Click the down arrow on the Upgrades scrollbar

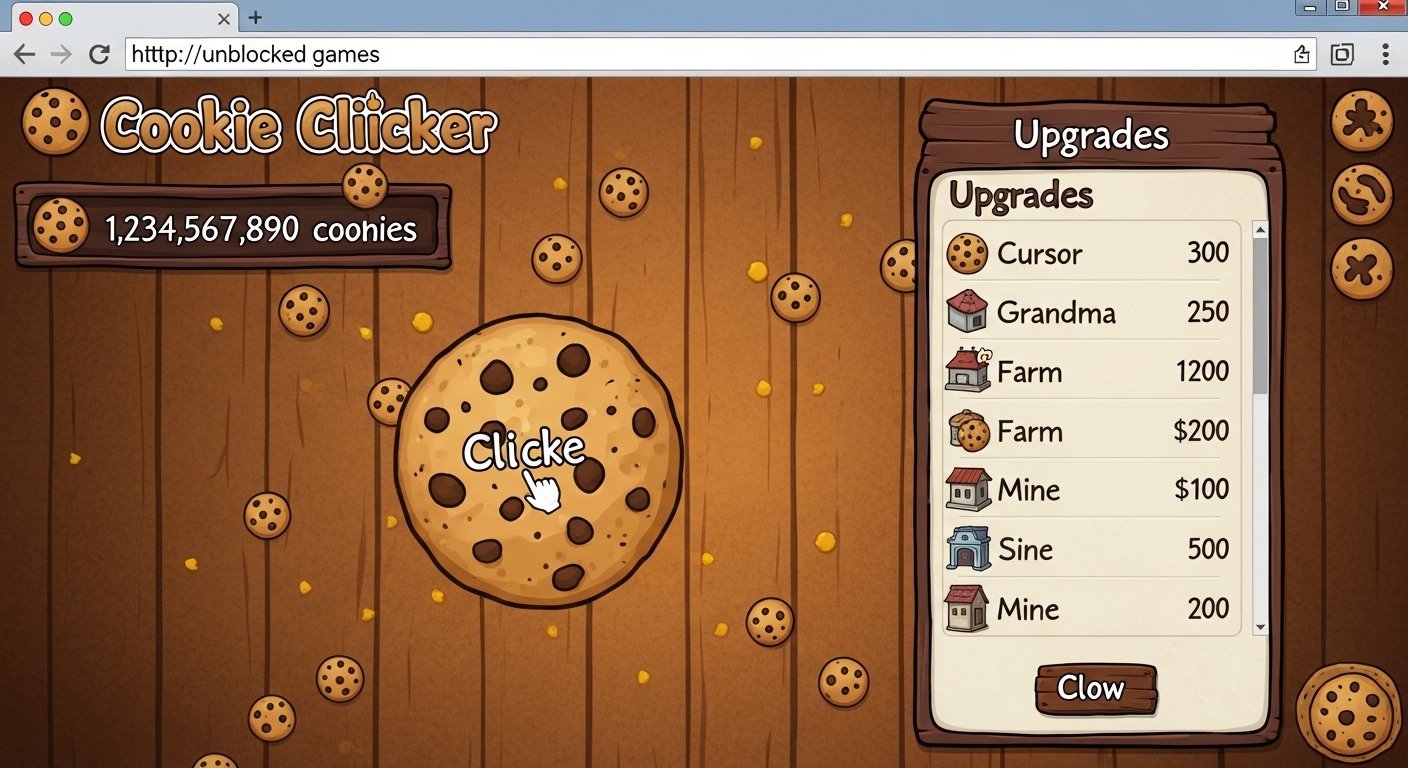pos(1259,628)
